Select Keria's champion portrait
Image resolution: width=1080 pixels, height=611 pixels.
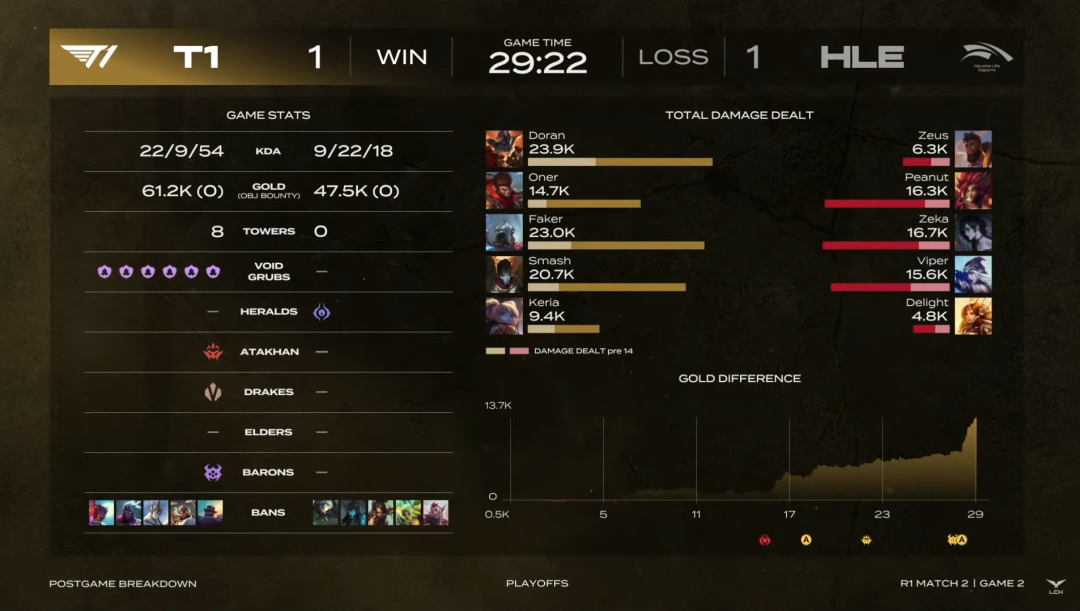(x=504, y=316)
